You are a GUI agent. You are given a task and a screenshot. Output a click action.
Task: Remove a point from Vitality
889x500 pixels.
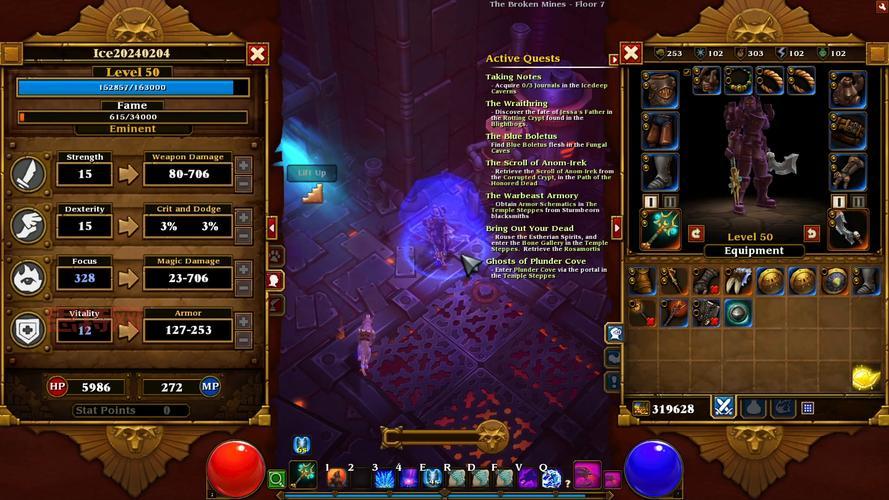tap(244, 339)
